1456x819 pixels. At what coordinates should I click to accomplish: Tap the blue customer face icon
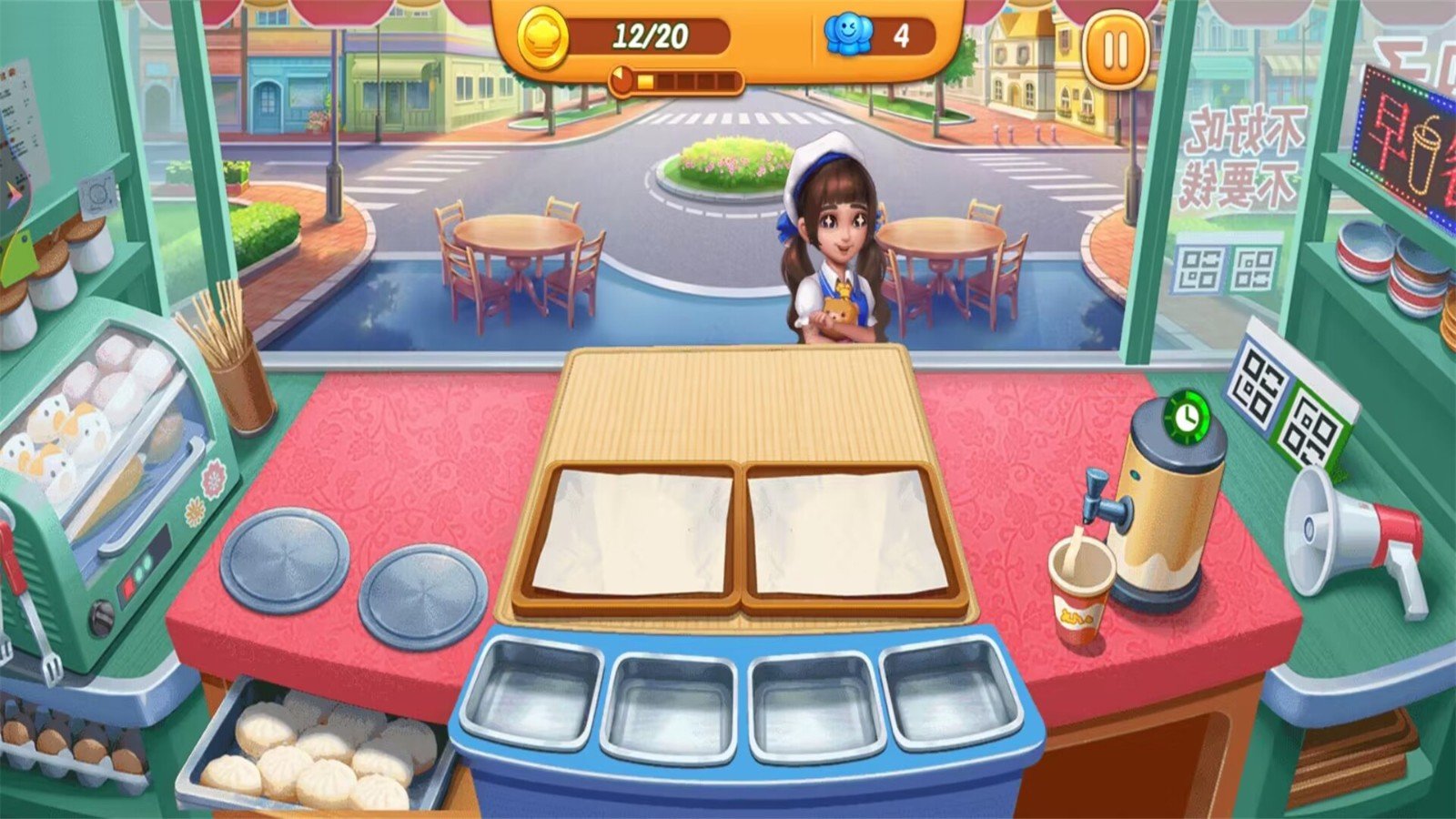[846, 35]
